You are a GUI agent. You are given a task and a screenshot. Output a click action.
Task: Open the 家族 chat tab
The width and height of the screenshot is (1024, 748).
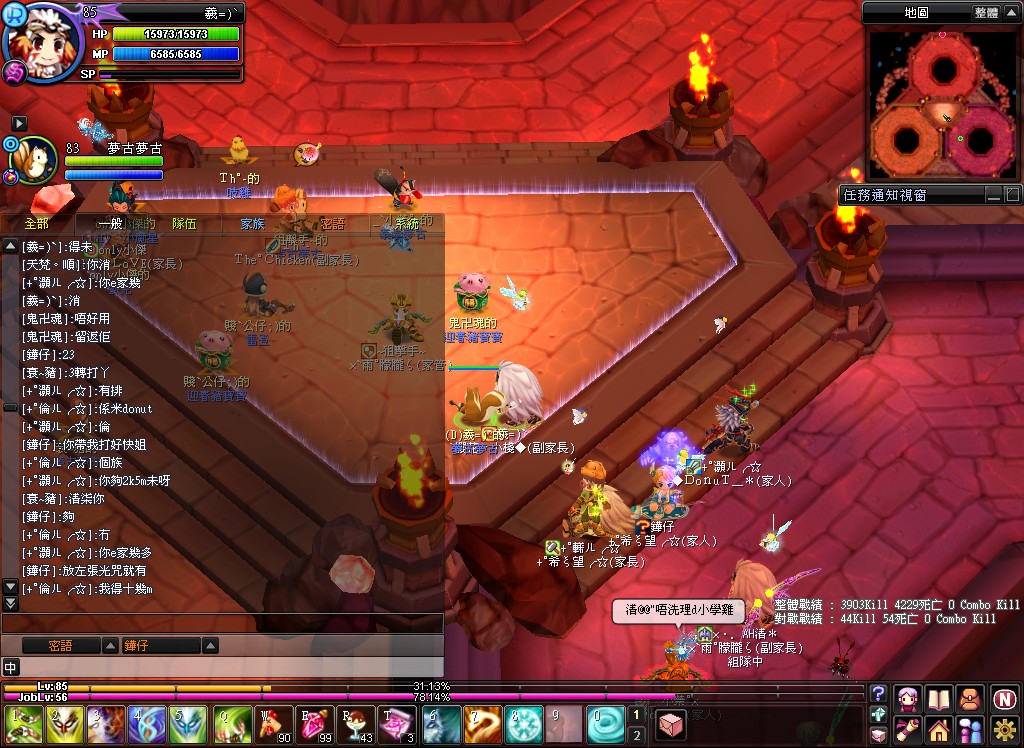[252, 224]
